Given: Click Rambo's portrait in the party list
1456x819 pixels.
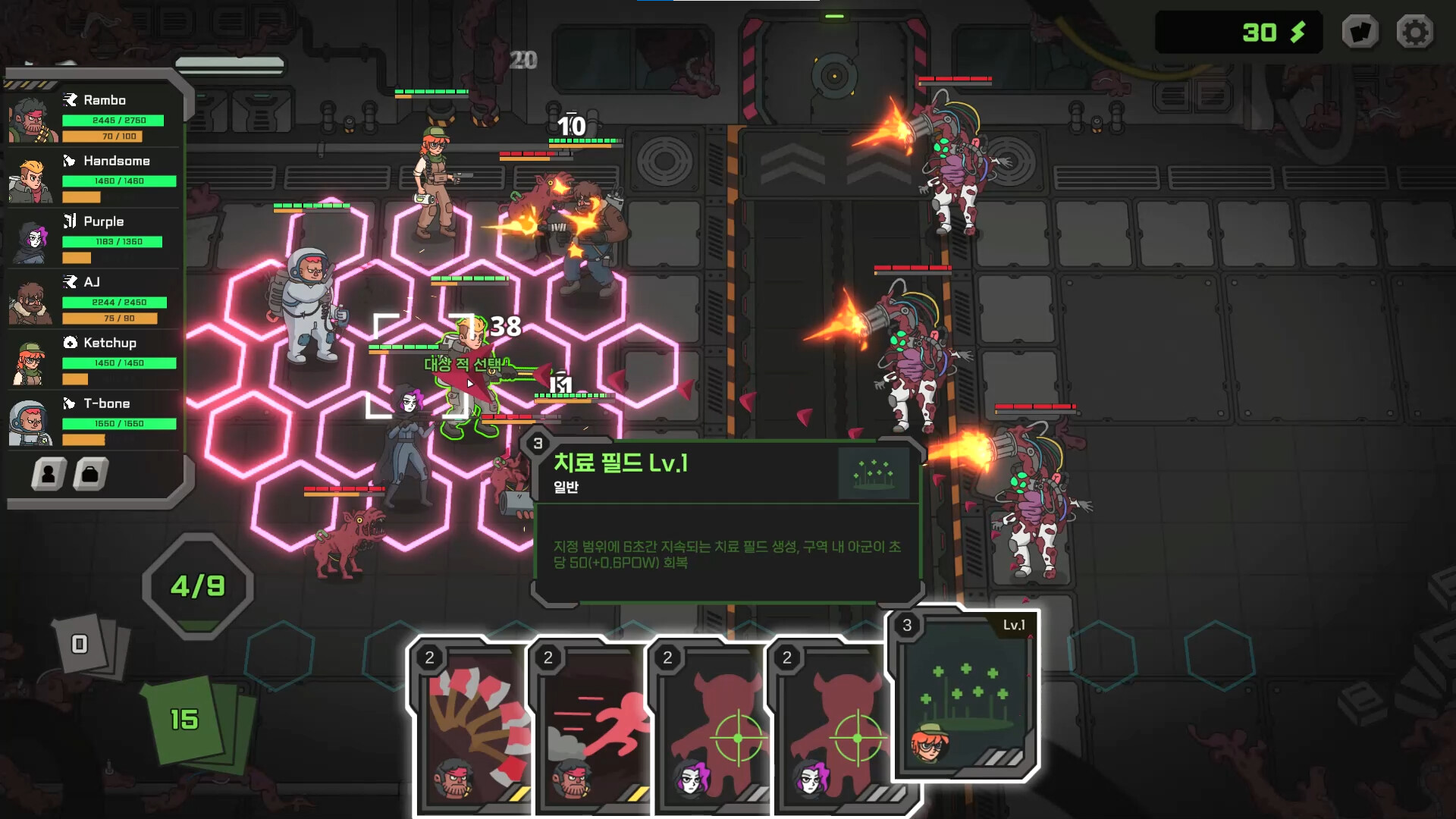Looking at the screenshot, I should (x=30, y=118).
